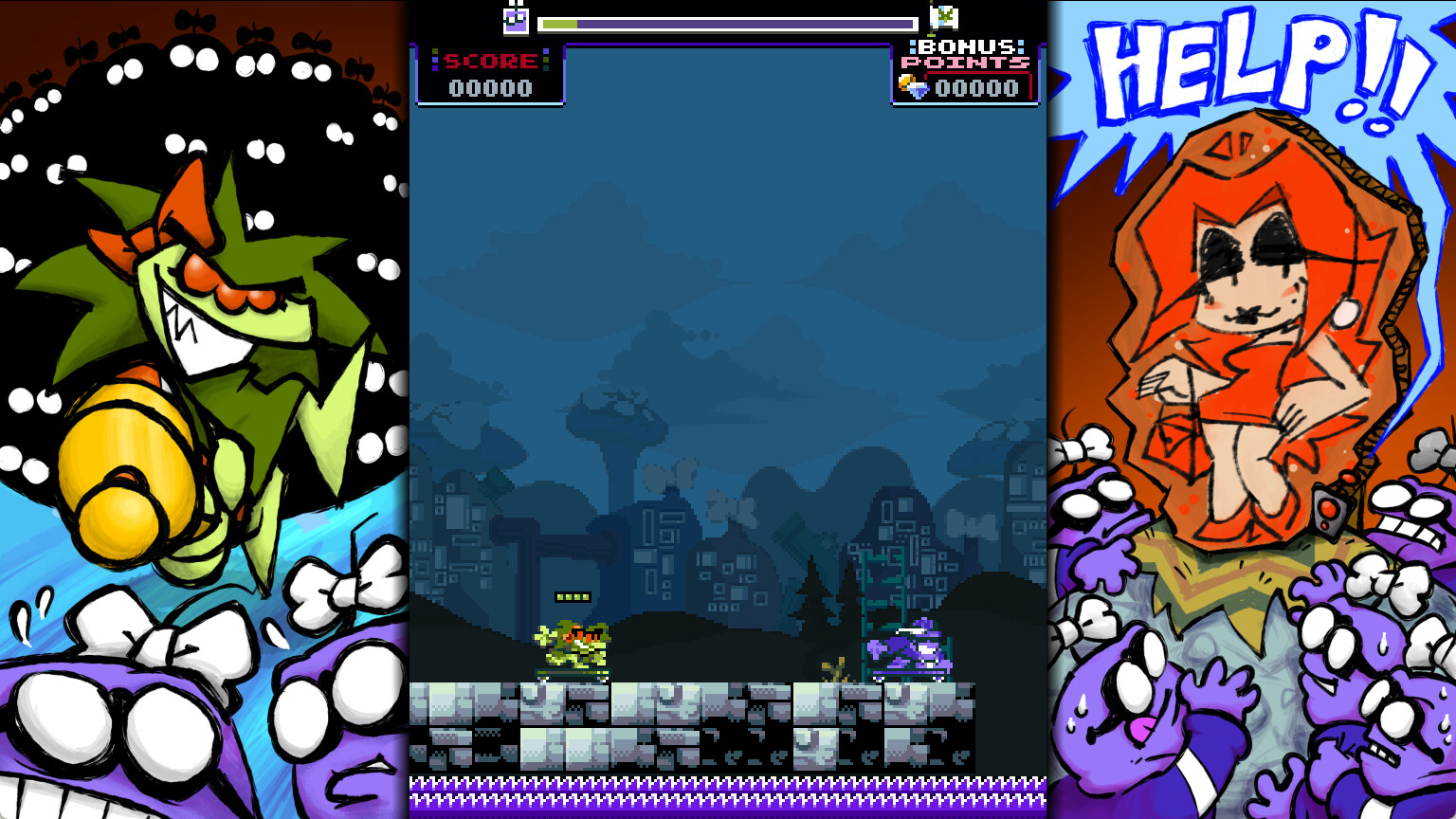Screen dimensions: 1456x819
Task: Click the goal flag icon ending the progress bar
Action: pyautogui.click(x=943, y=19)
